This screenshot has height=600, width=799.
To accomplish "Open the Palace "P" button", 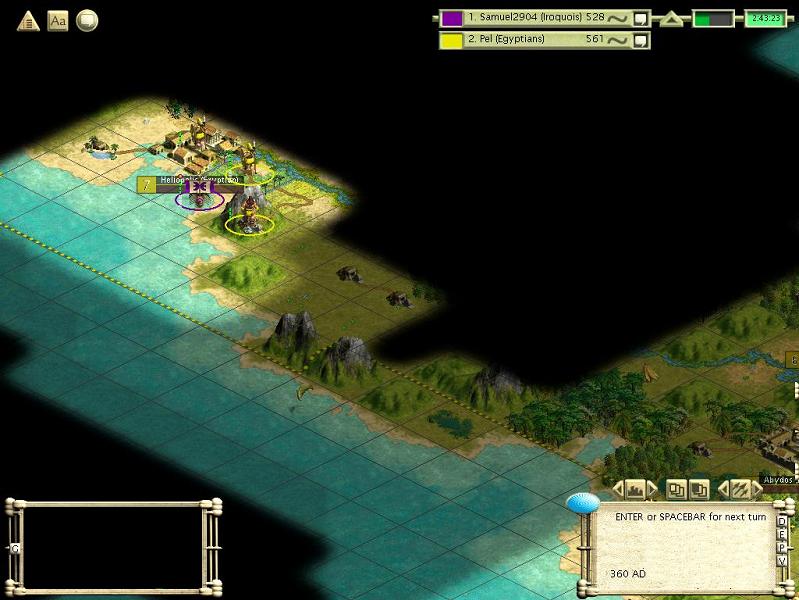I will [x=782, y=547].
